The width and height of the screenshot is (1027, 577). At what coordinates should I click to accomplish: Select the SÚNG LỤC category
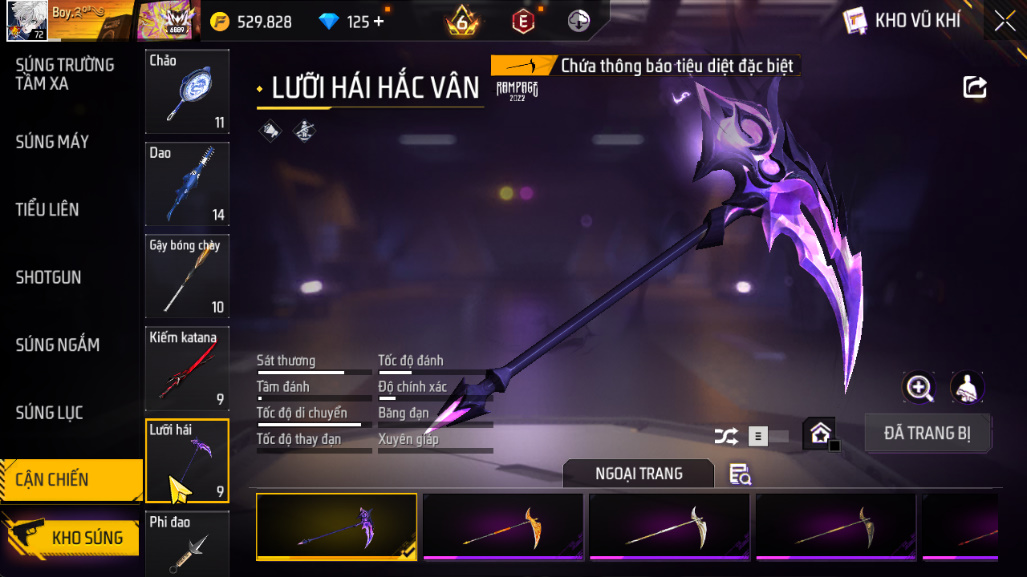[x=49, y=413]
